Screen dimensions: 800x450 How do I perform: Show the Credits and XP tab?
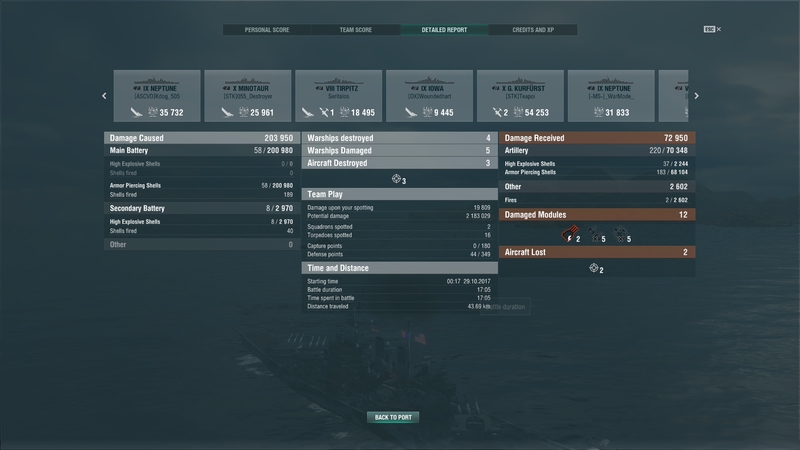[533, 30]
